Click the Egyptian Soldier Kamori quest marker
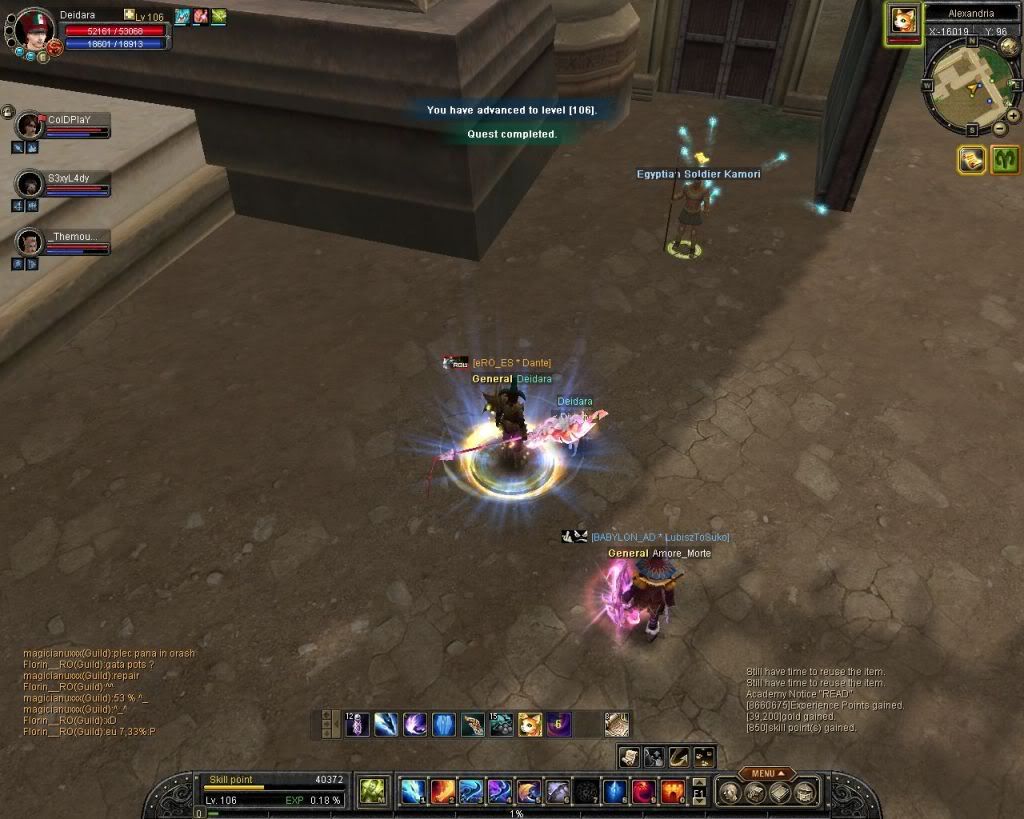This screenshot has height=819, width=1024. (x=701, y=158)
